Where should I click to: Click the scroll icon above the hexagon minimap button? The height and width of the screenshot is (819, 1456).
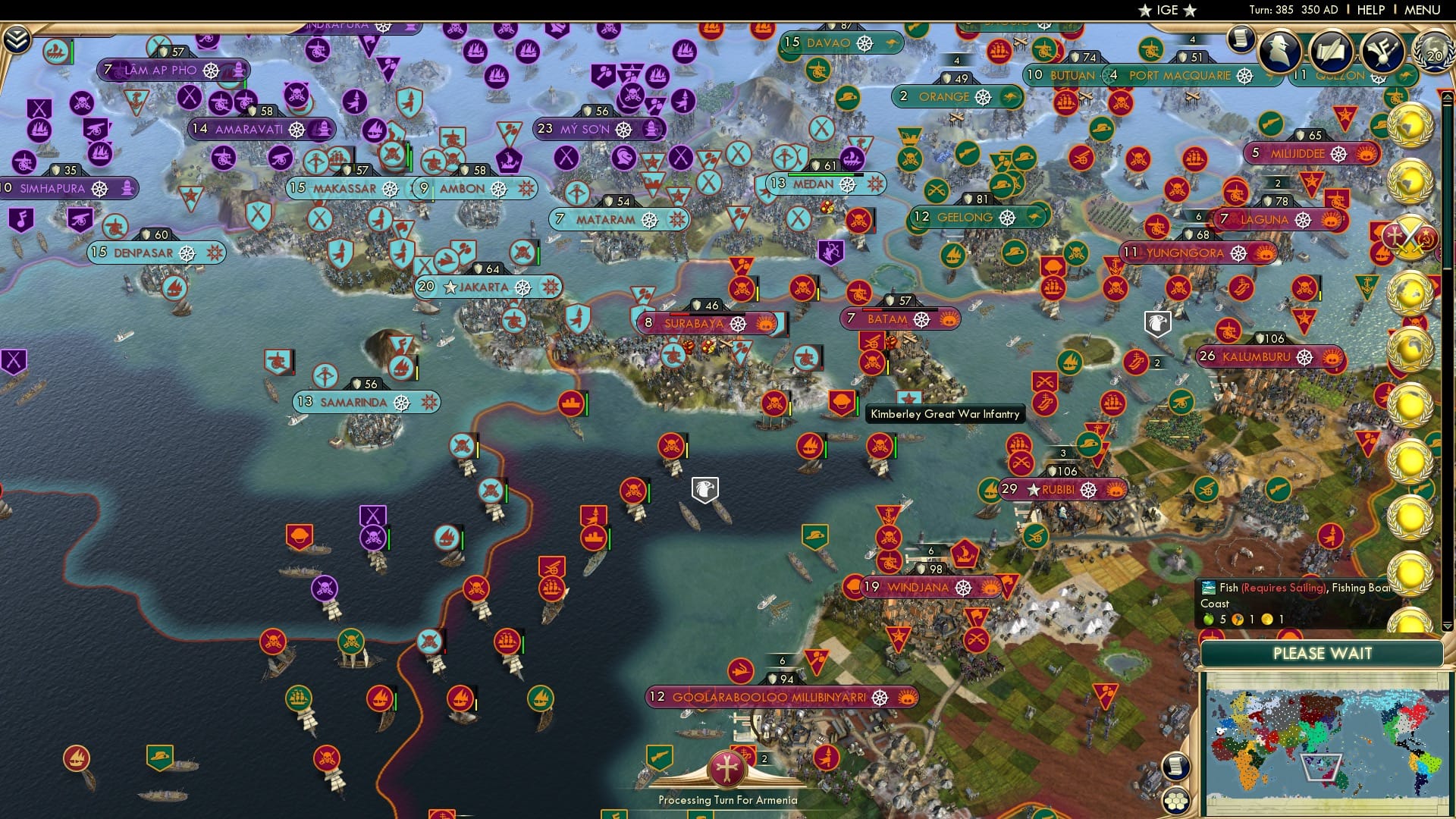[x=1175, y=767]
